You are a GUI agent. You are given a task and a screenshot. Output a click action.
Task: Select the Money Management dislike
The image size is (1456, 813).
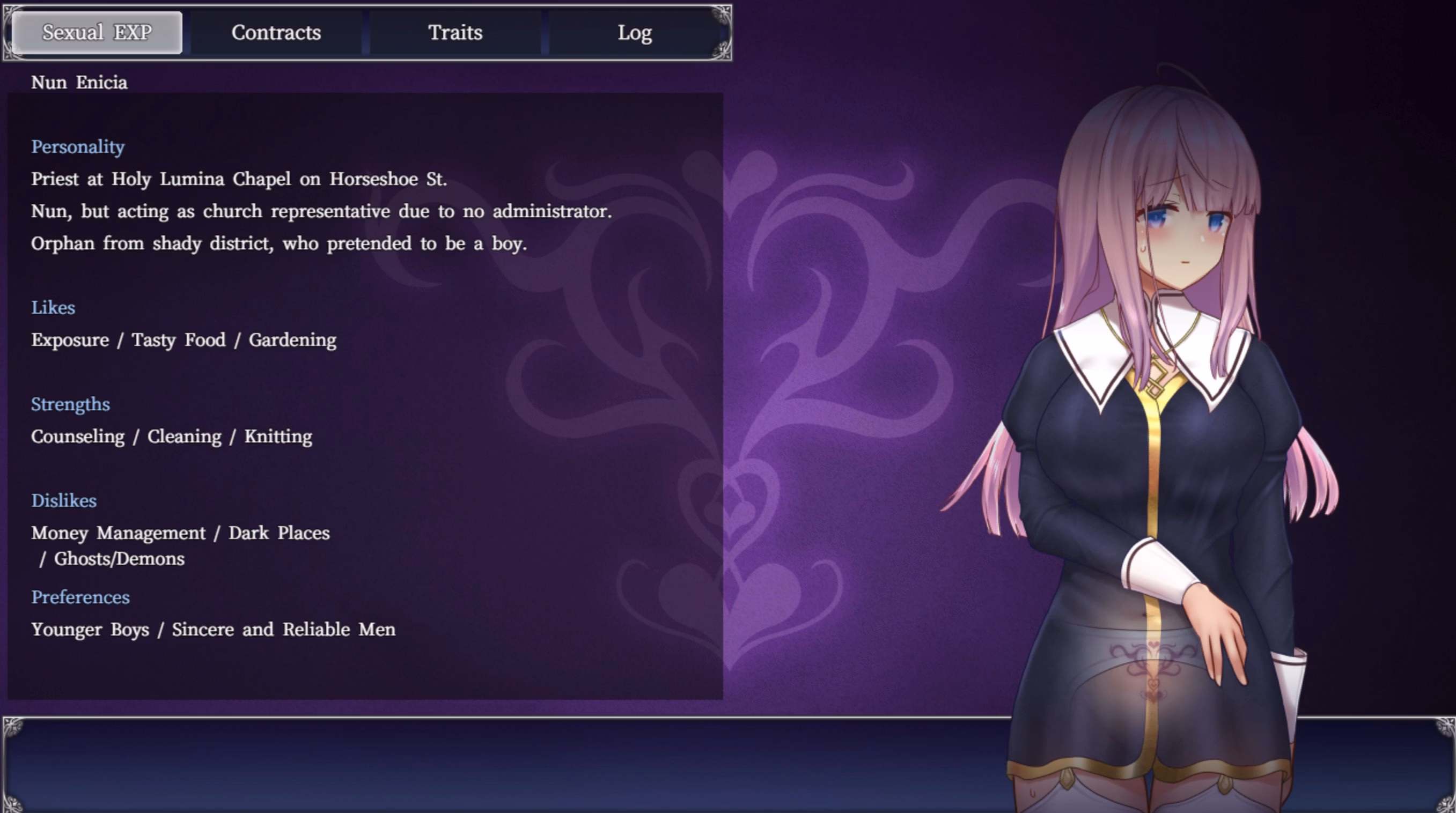(x=118, y=533)
